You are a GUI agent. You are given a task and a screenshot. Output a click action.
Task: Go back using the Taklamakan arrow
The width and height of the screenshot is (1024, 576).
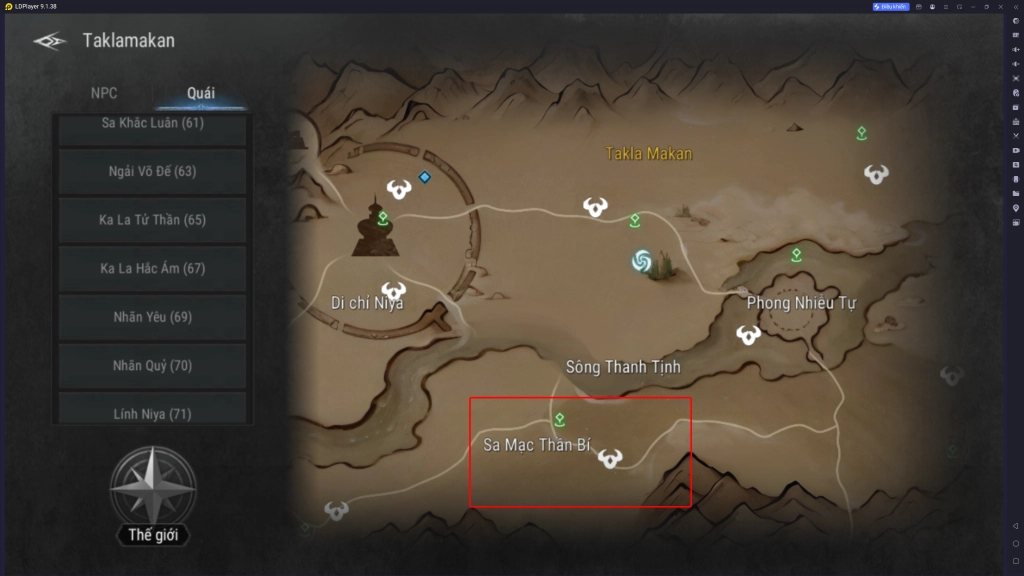49,41
